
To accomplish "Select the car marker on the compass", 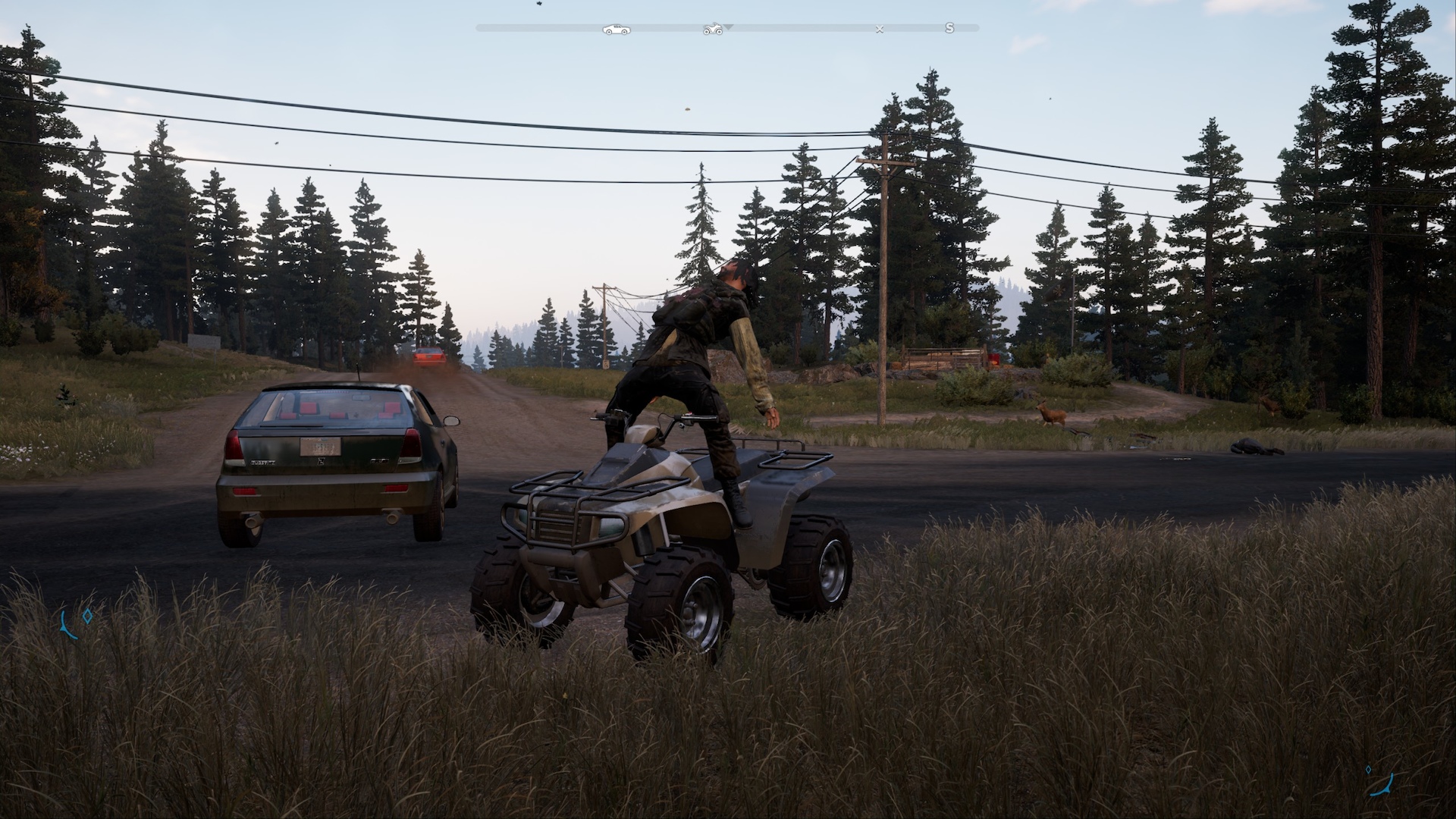I will pos(615,29).
